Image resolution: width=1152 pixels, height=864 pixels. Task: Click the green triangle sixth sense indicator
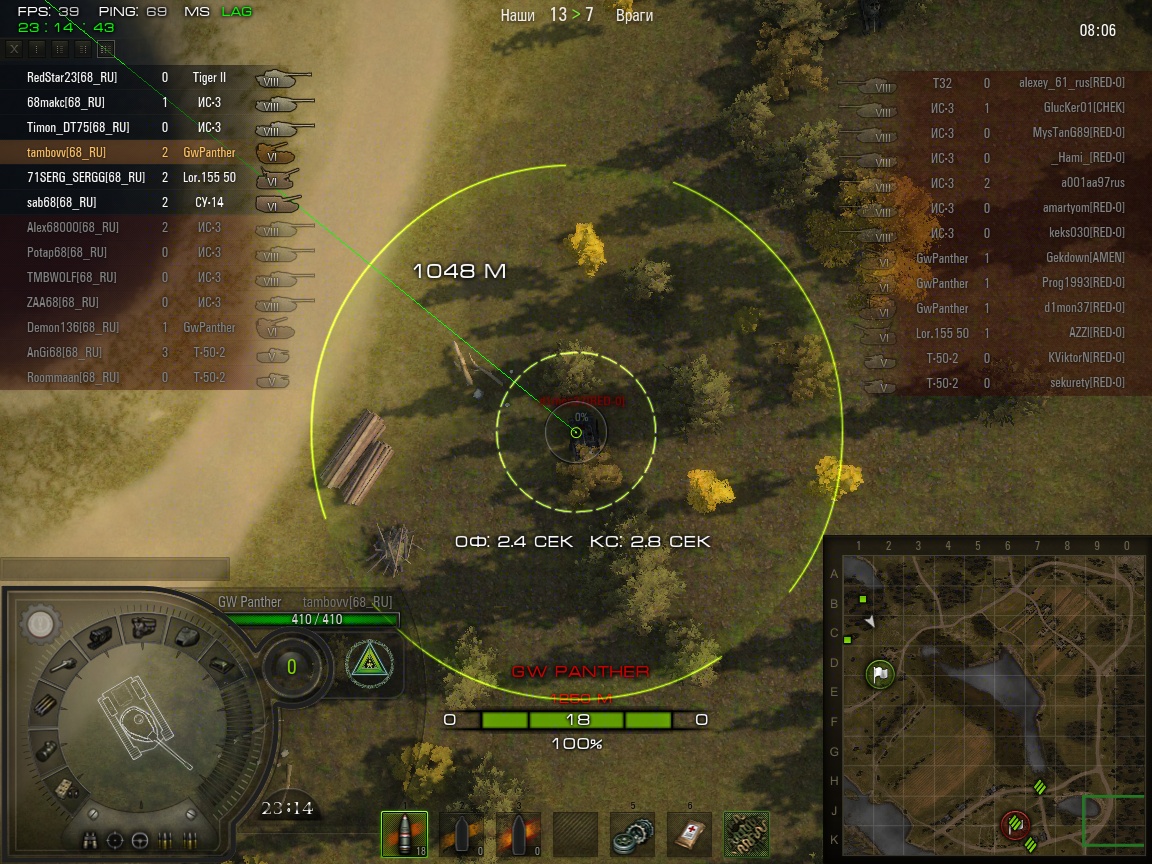tap(369, 662)
